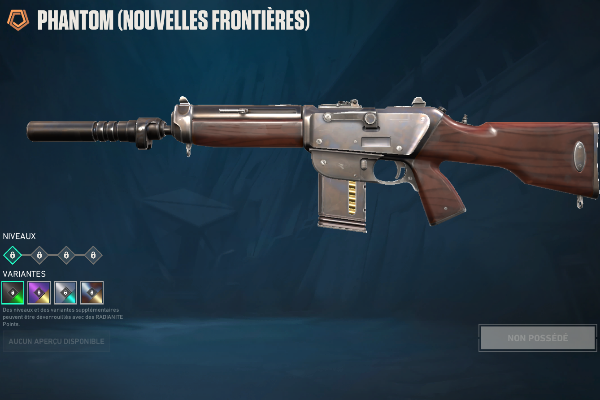Click the Non Possédé button
Viewport: 600px width, 400px height.
538,338
